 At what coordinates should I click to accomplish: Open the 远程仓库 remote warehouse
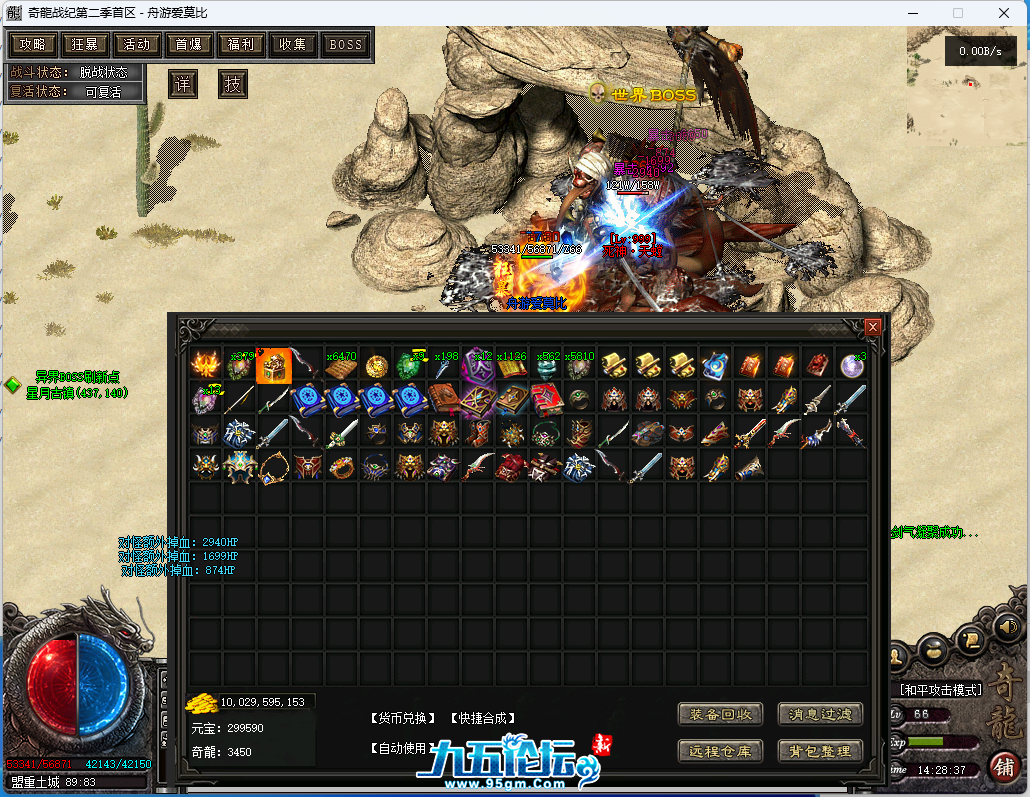click(x=720, y=751)
